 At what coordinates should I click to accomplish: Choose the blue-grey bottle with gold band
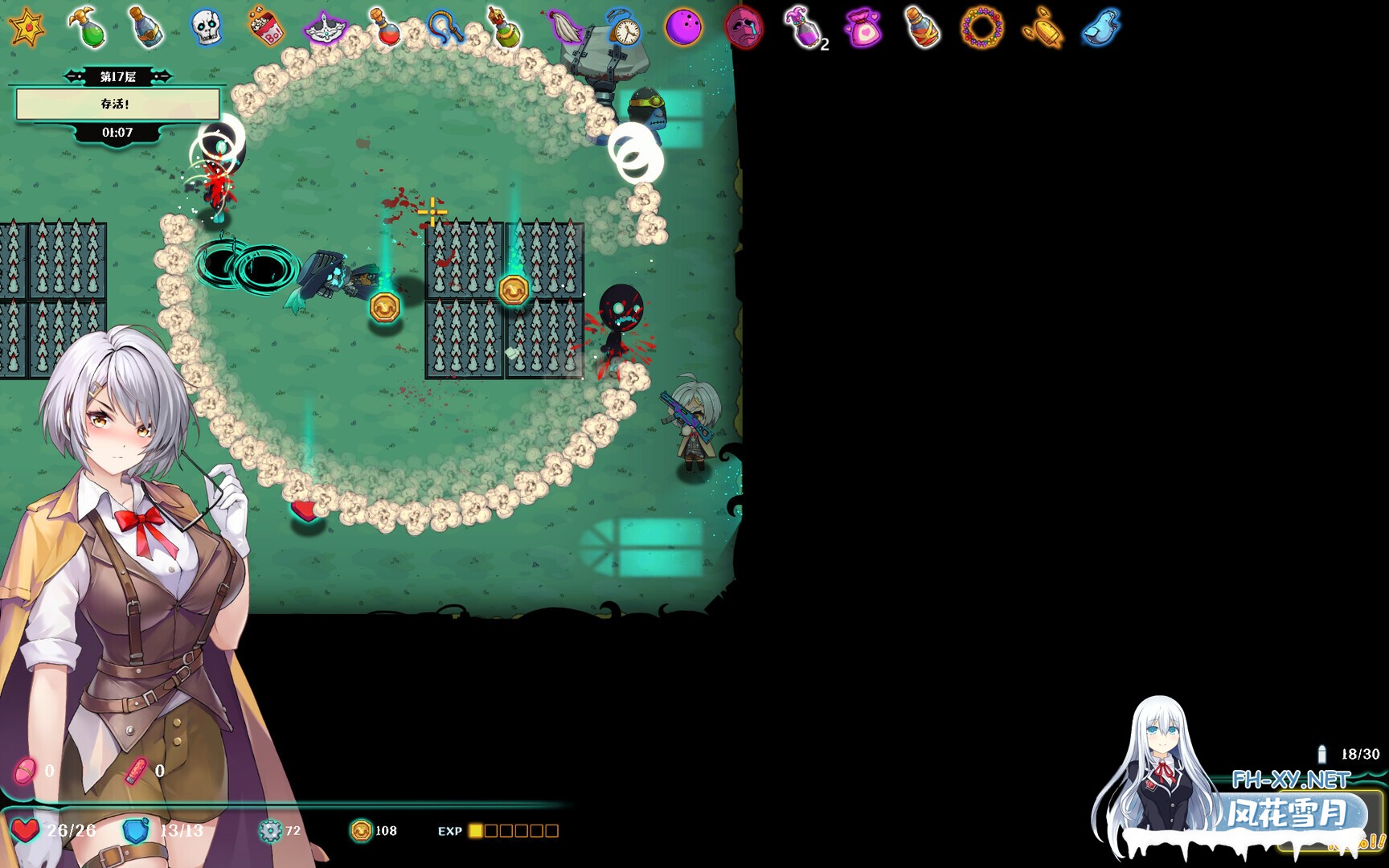pyautogui.click(x=146, y=27)
